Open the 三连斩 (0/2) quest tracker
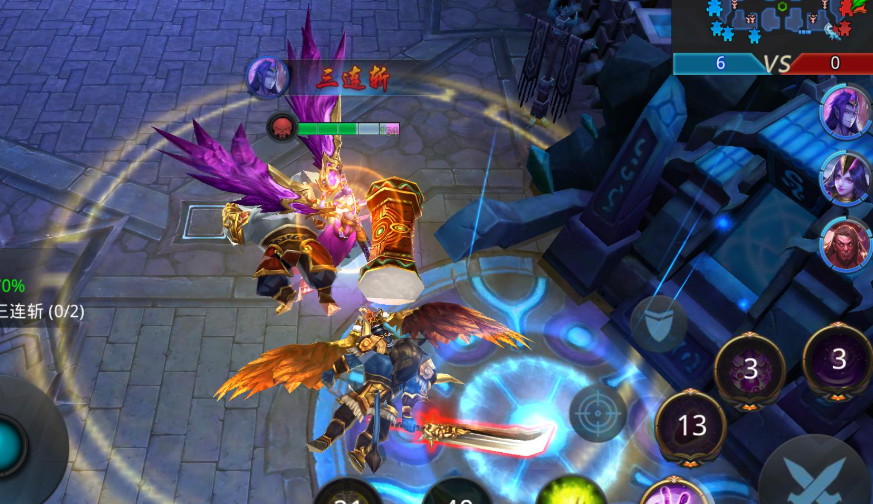This screenshot has width=873, height=504. 40,308
